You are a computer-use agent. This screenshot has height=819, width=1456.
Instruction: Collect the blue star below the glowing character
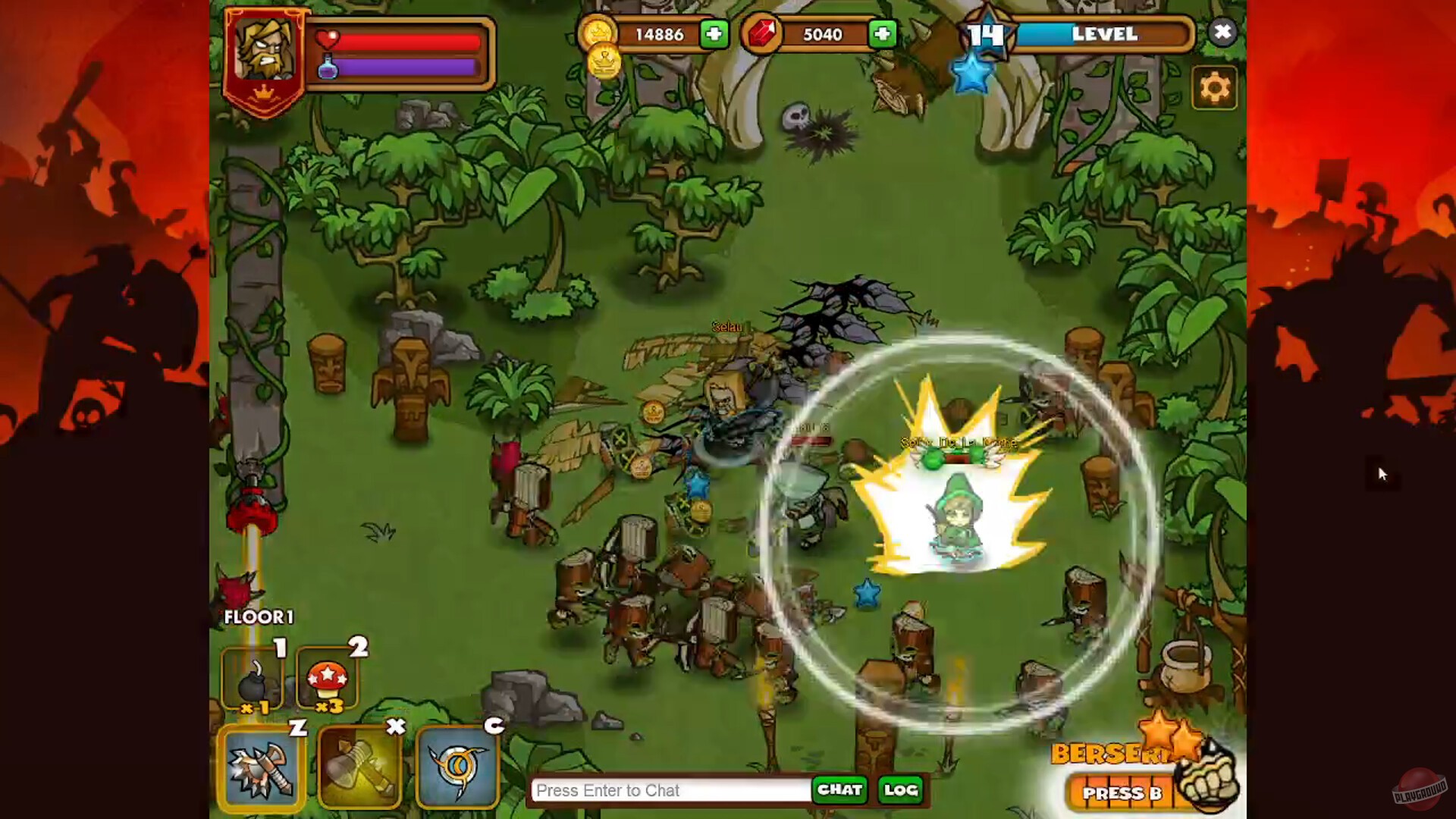(864, 595)
